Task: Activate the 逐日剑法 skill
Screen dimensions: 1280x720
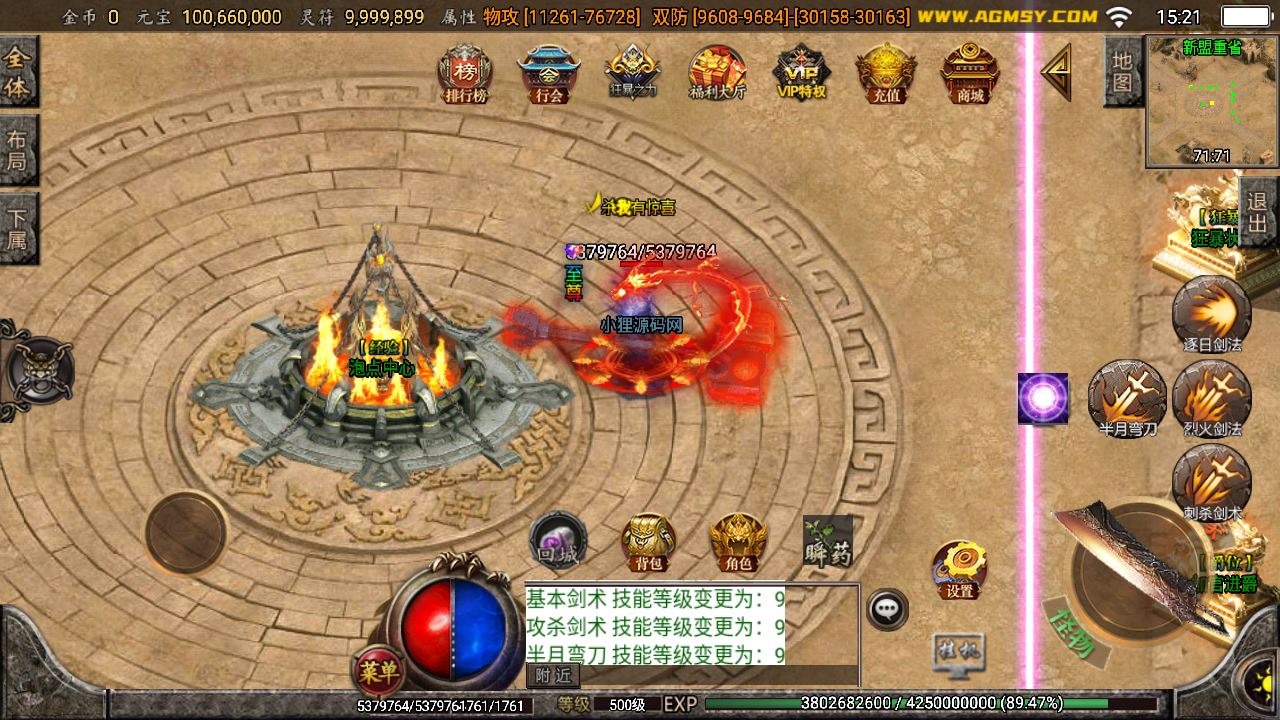Action: 1211,313
